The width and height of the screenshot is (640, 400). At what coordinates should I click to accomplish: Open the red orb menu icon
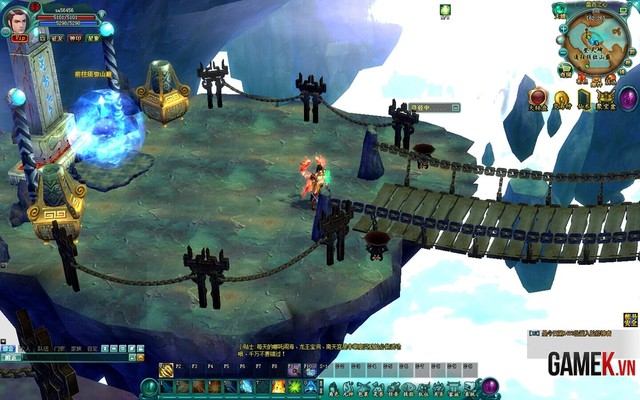539,98
